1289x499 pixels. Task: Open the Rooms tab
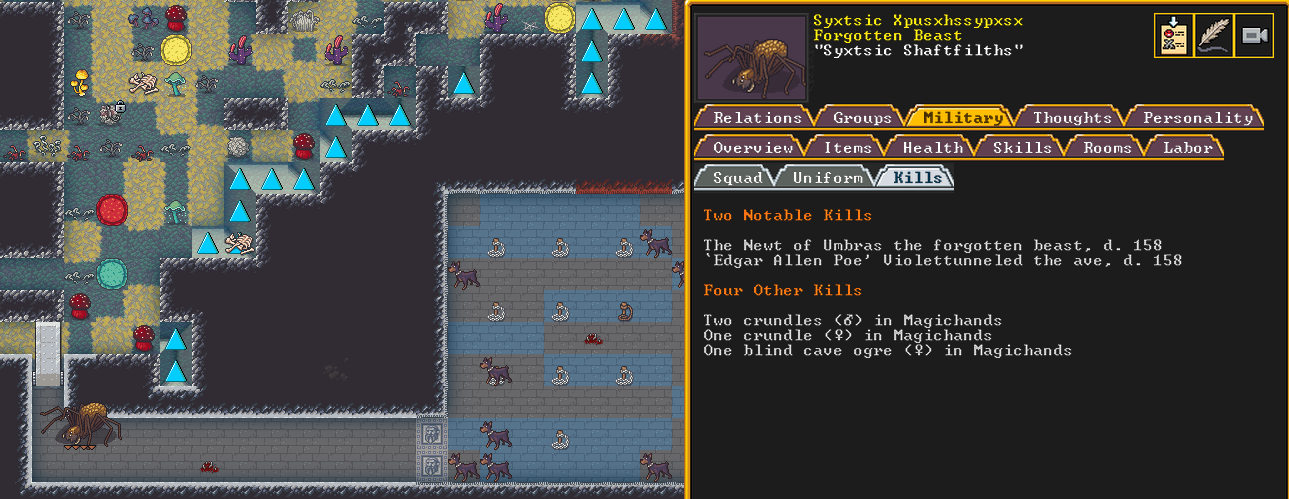[1107, 148]
